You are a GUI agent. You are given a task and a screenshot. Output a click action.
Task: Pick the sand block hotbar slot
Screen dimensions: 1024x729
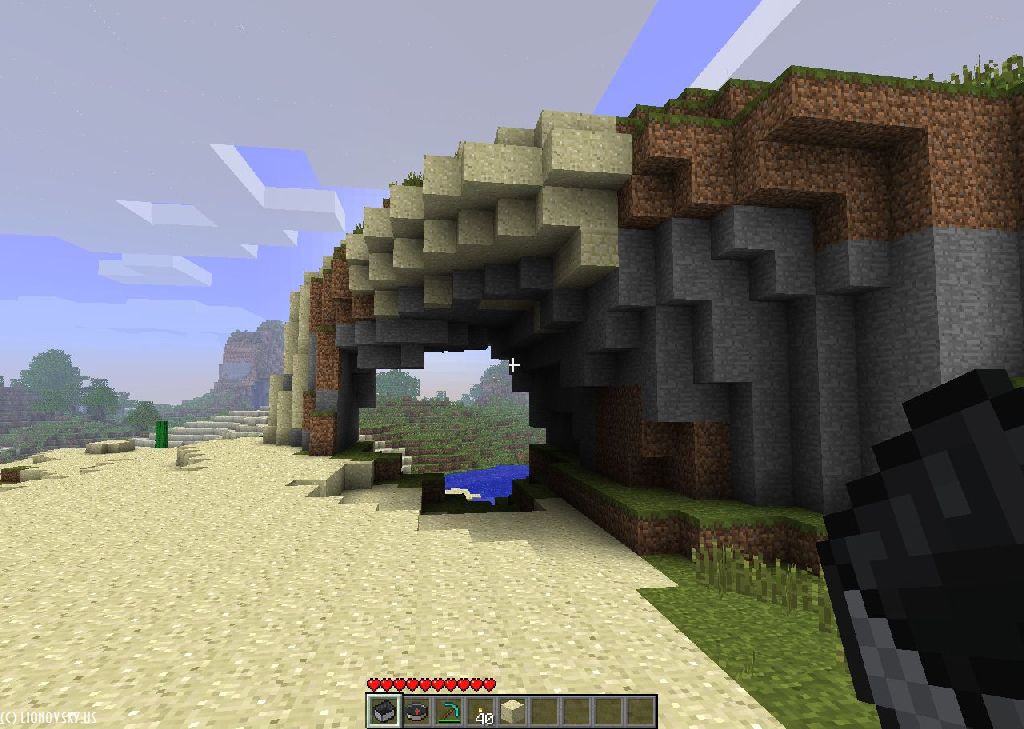(513, 711)
